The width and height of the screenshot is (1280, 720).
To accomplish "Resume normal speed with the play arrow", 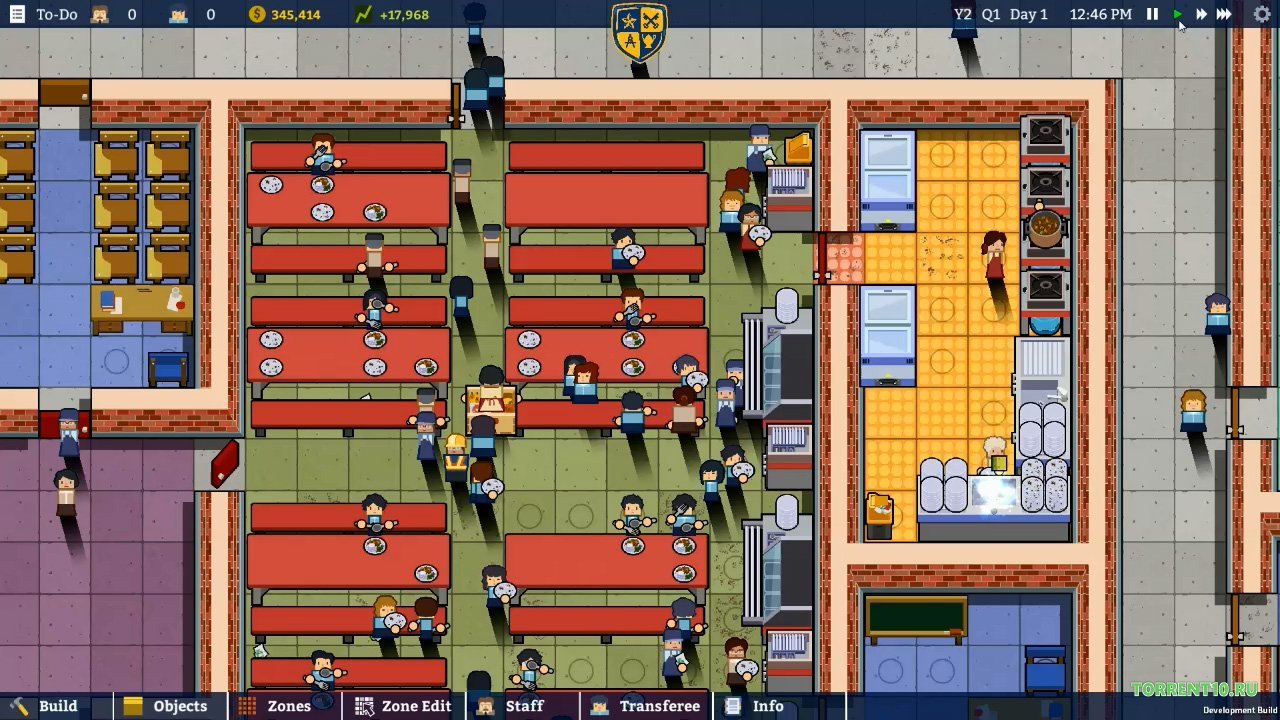I will tap(1177, 14).
